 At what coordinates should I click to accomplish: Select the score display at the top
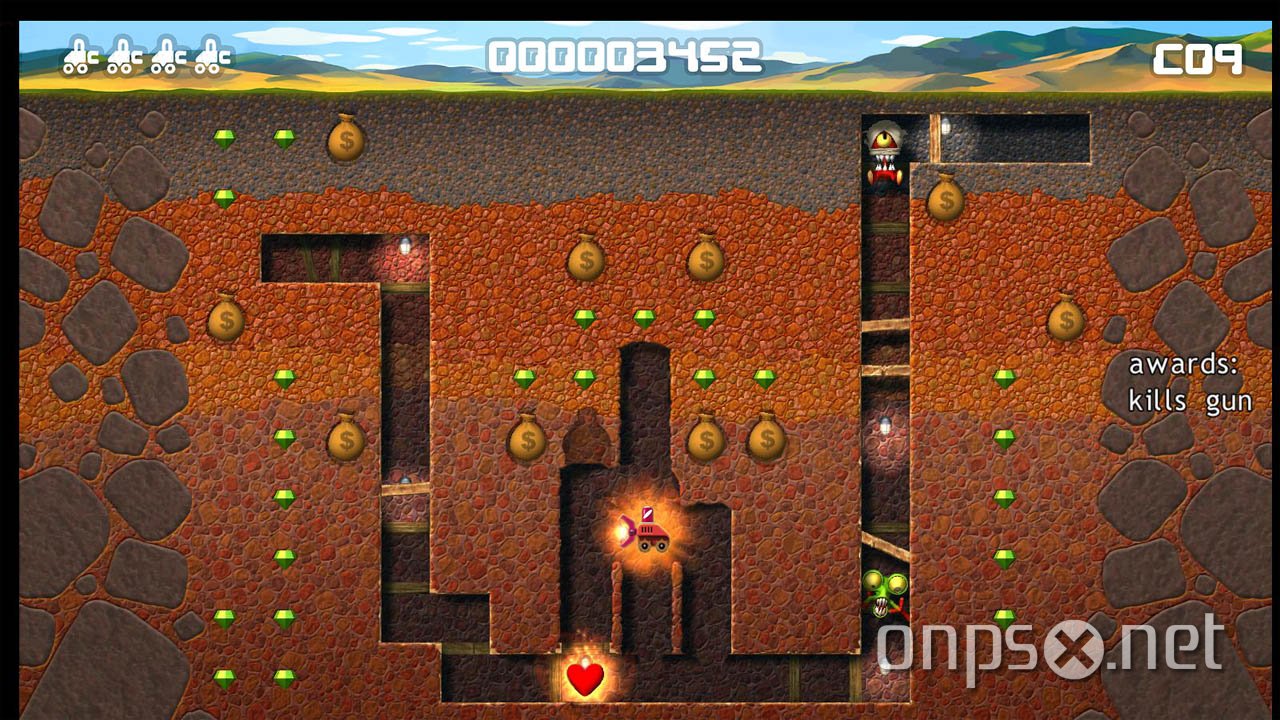pyautogui.click(x=630, y=55)
